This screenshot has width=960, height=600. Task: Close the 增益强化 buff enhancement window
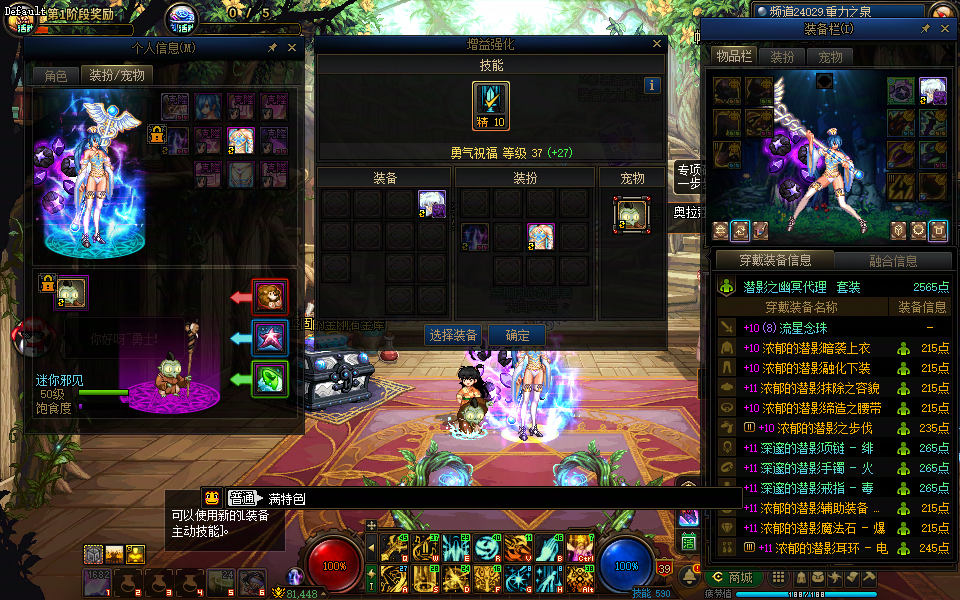[x=657, y=45]
